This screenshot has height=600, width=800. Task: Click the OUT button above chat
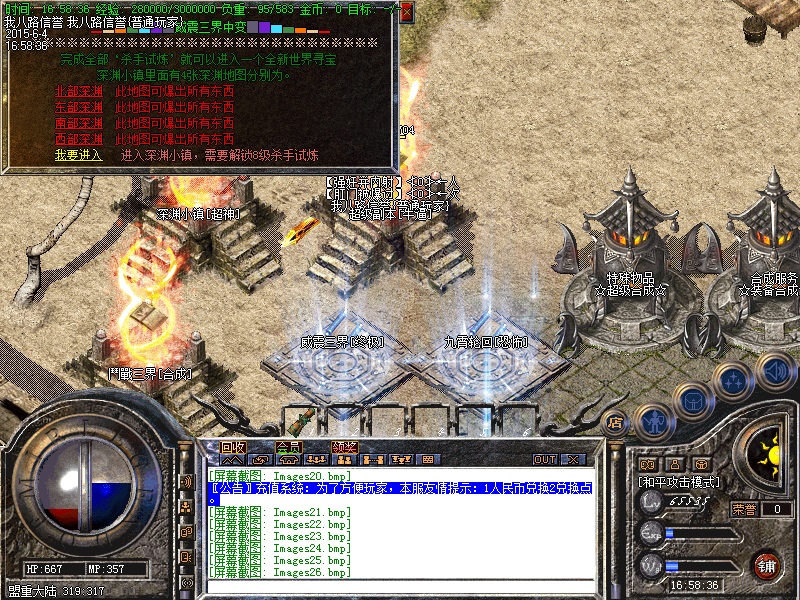pos(545,460)
